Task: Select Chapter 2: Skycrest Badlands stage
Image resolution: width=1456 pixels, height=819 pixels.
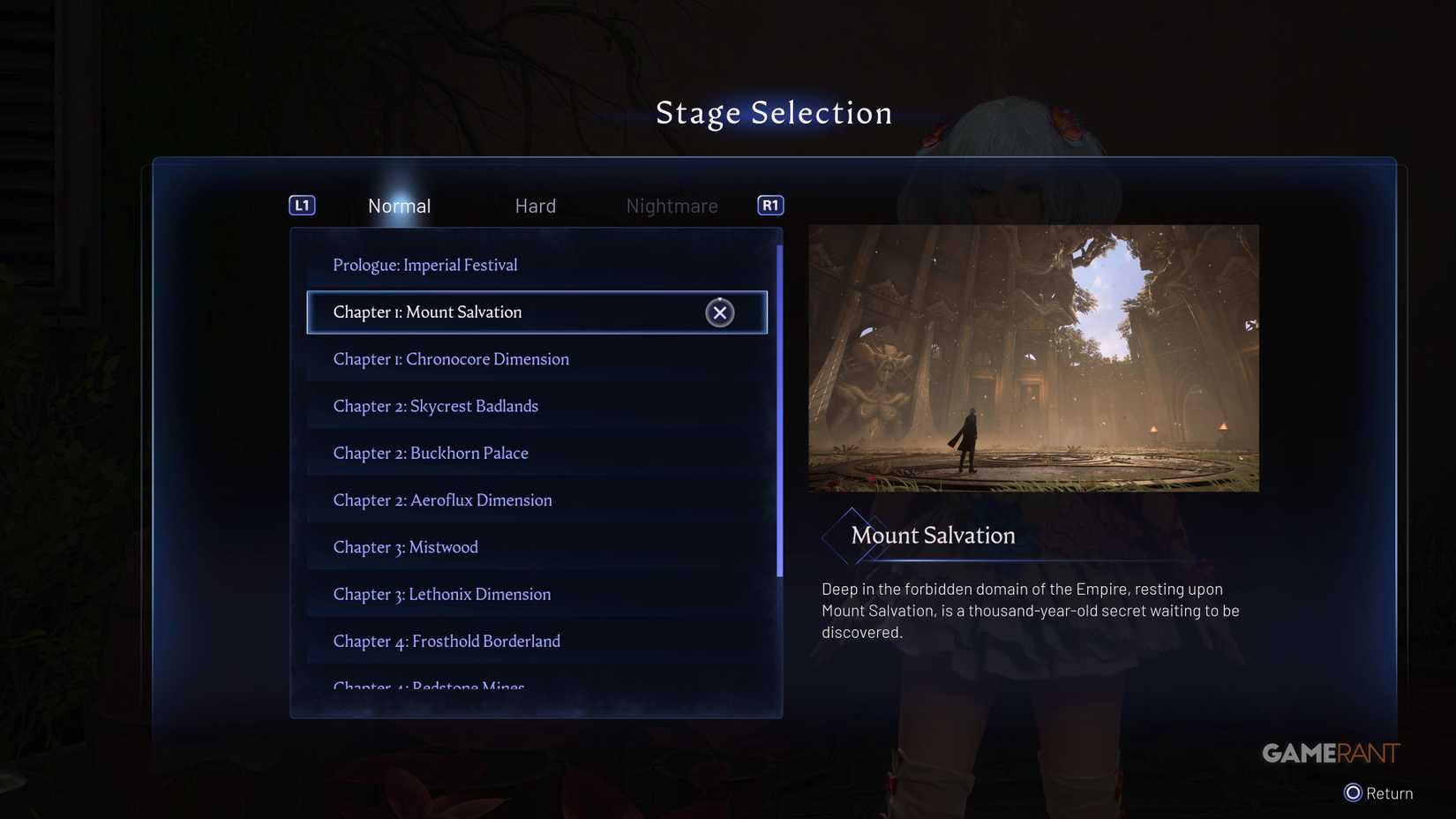Action: tap(436, 405)
